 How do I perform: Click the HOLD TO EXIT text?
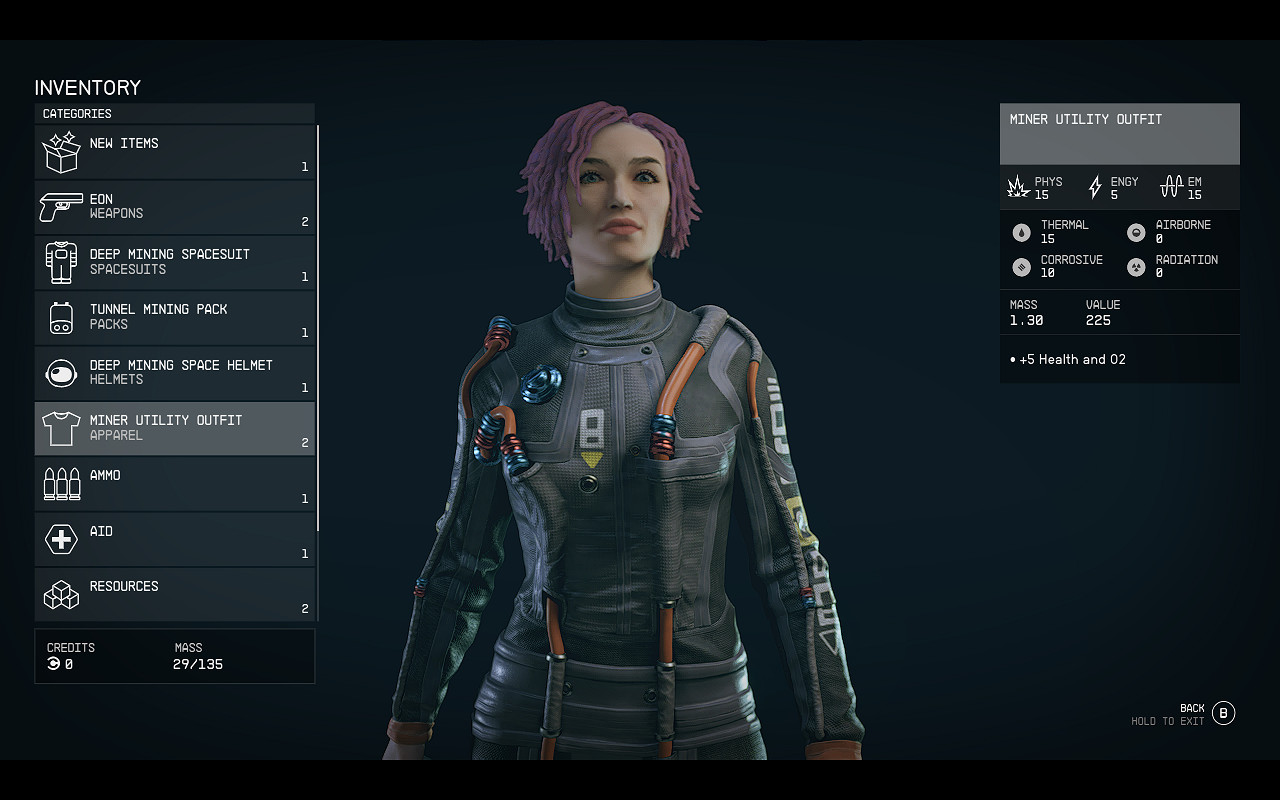coord(1167,720)
